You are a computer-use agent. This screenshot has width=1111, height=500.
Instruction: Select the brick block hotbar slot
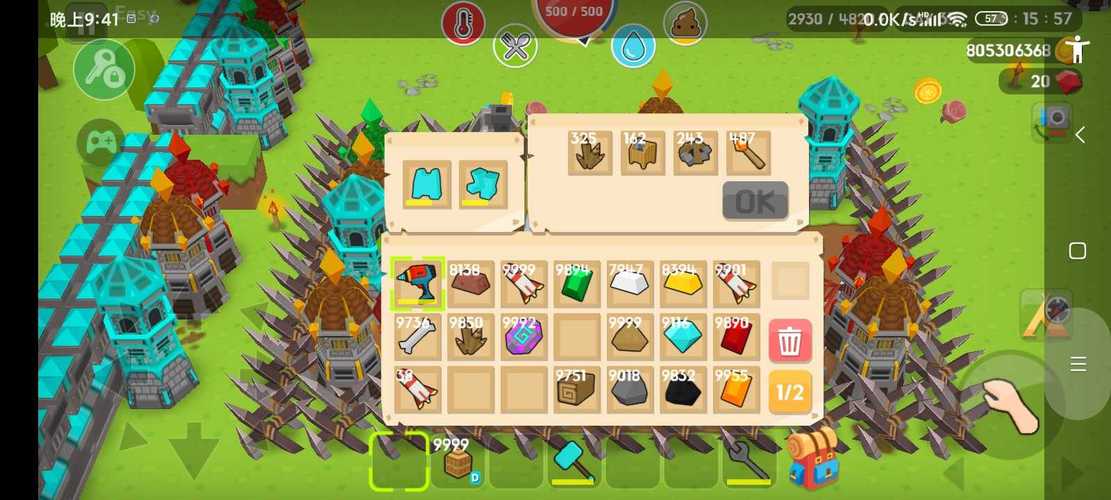[458, 461]
